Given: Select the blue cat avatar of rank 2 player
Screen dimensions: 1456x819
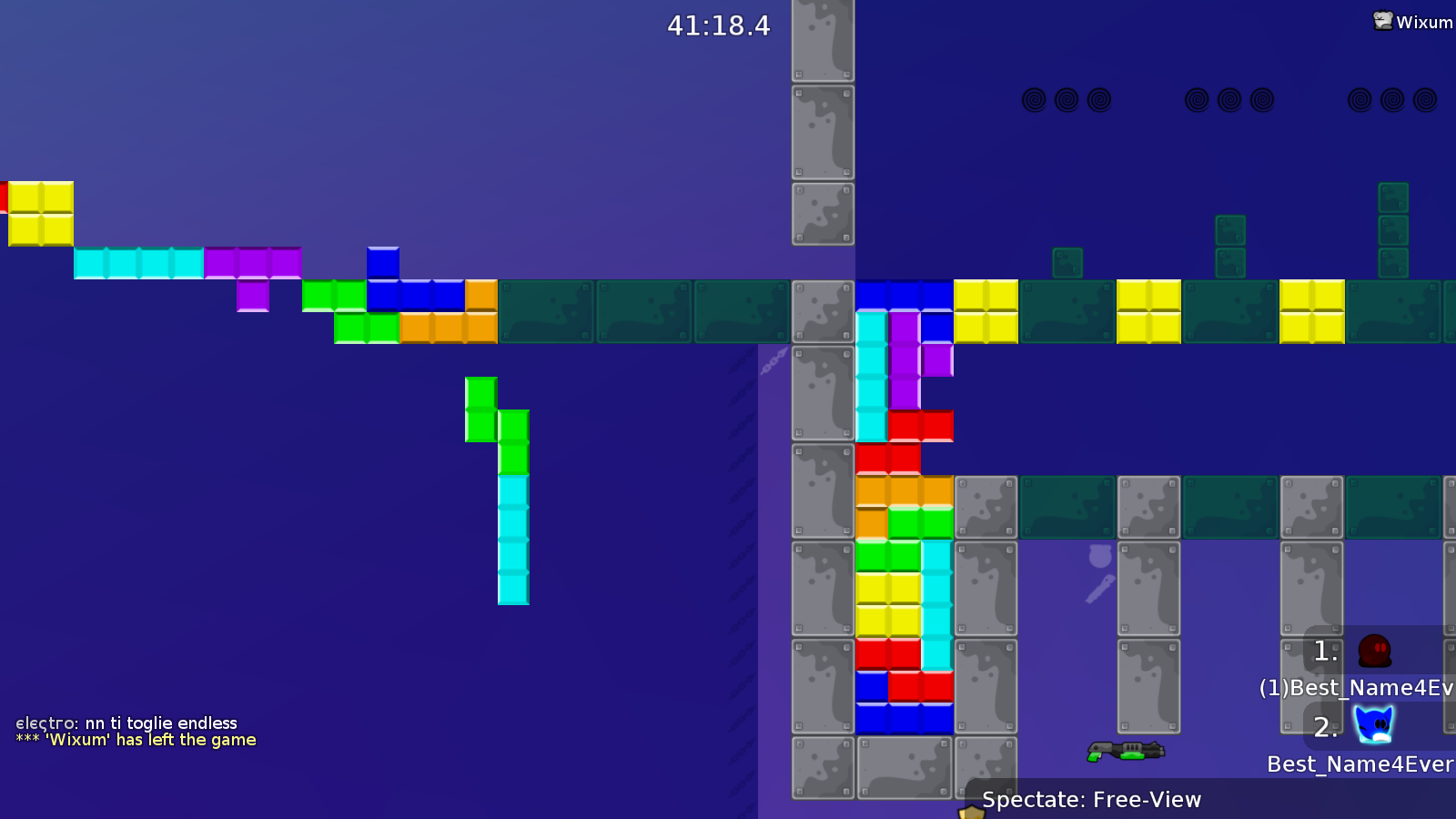Looking at the screenshot, I should (1376, 726).
